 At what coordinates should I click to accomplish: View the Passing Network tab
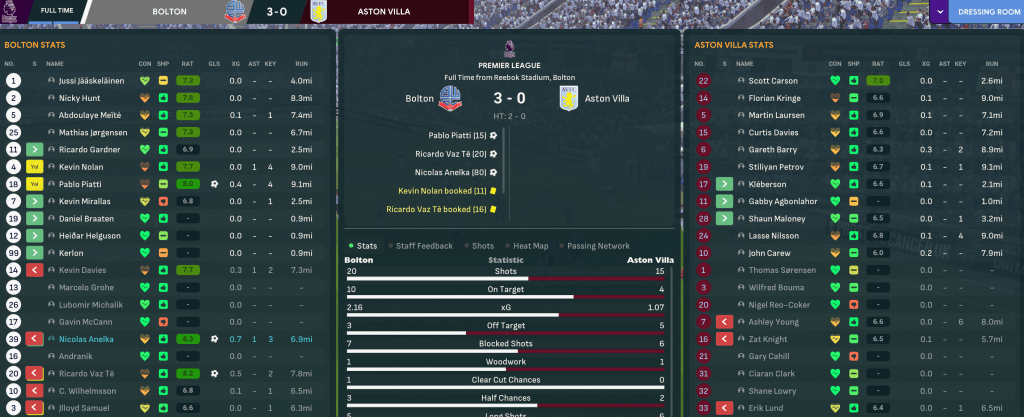point(600,245)
